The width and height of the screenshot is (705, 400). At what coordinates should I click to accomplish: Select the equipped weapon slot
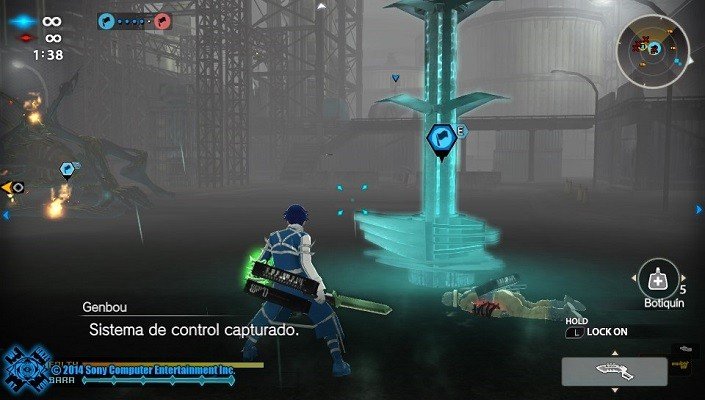613,372
